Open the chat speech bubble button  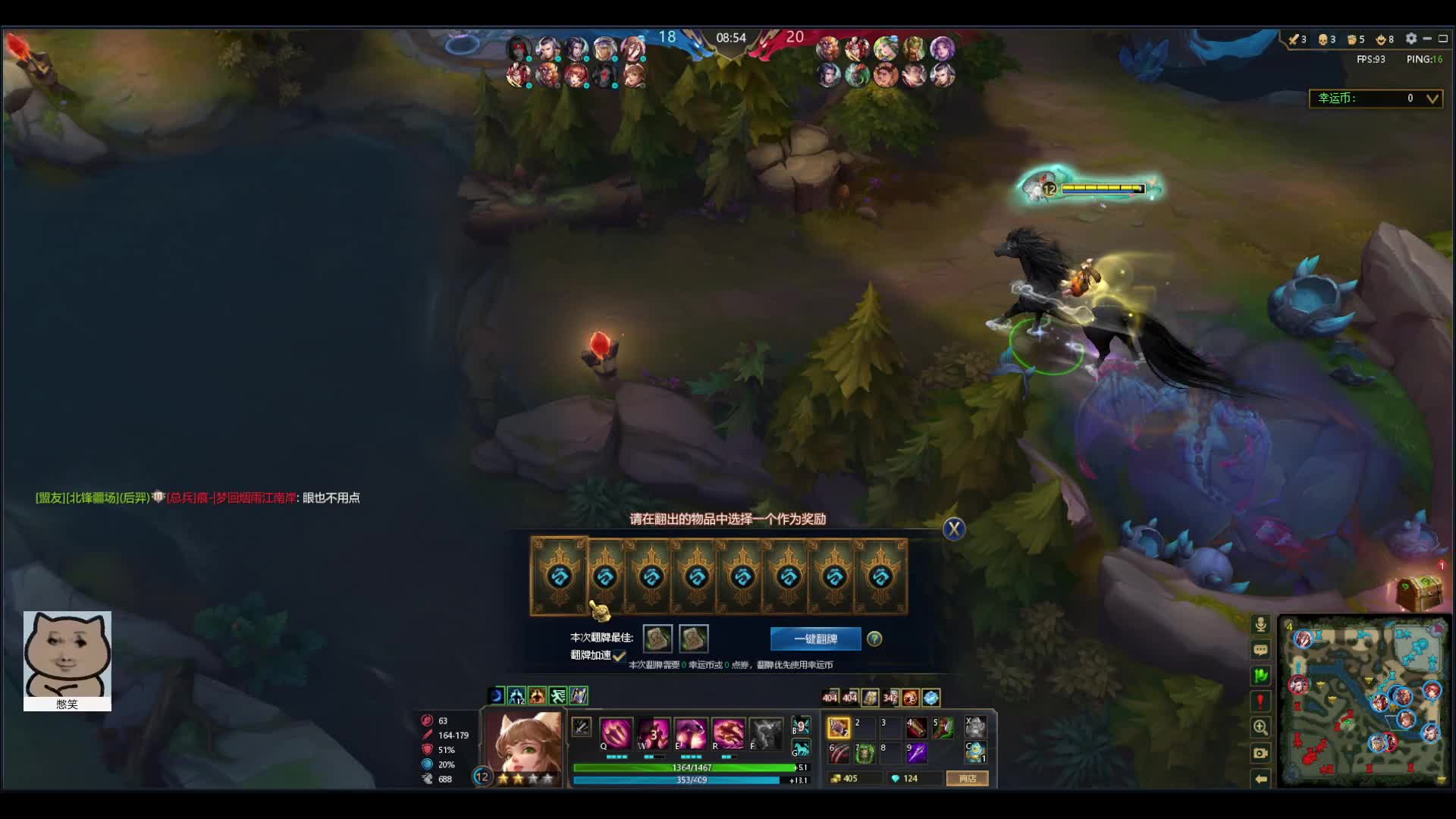pyautogui.click(x=1260, y=650)
